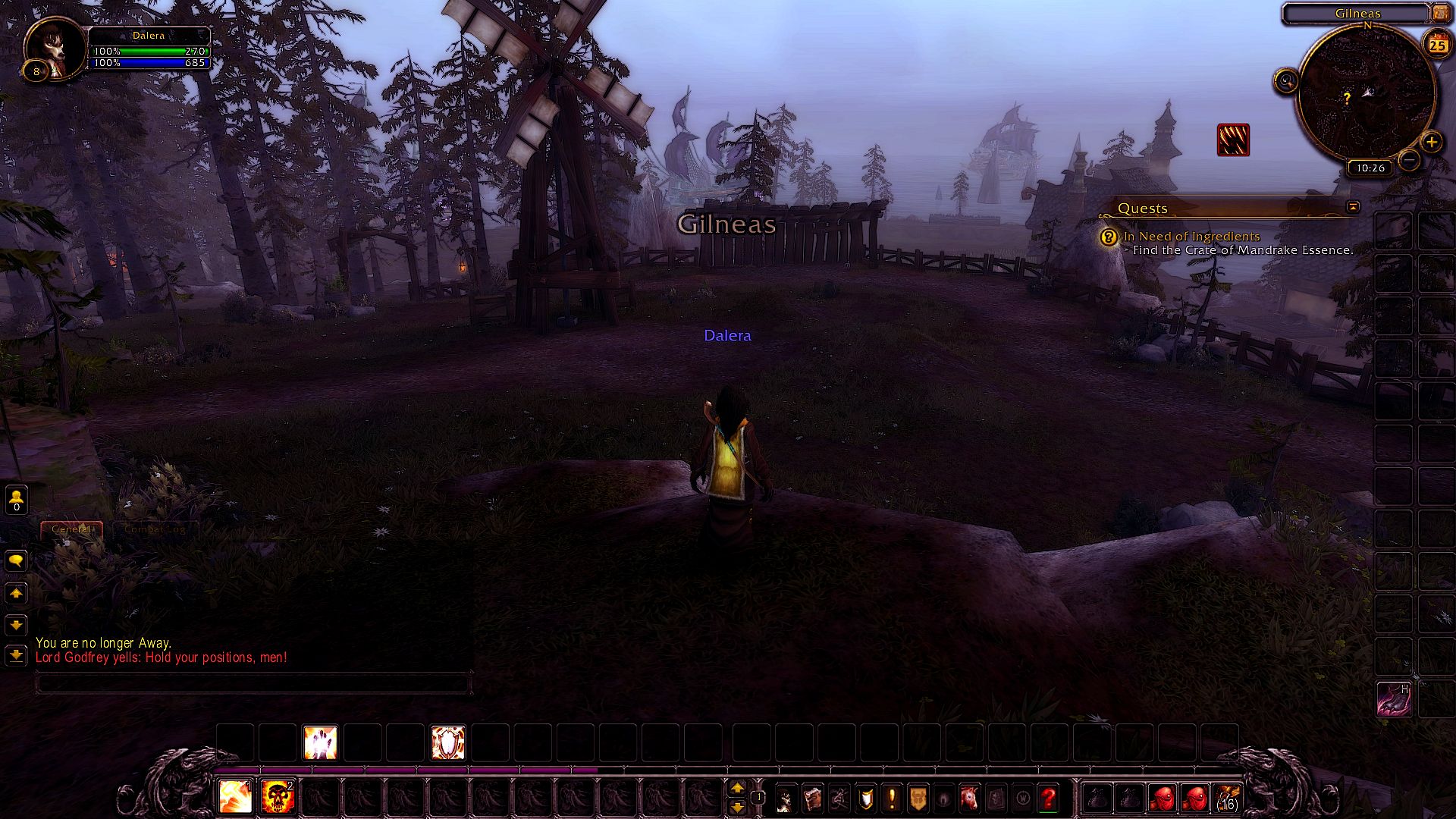
Task: Open the world map button beside Gilneas
Action: tap(1440, 13)
